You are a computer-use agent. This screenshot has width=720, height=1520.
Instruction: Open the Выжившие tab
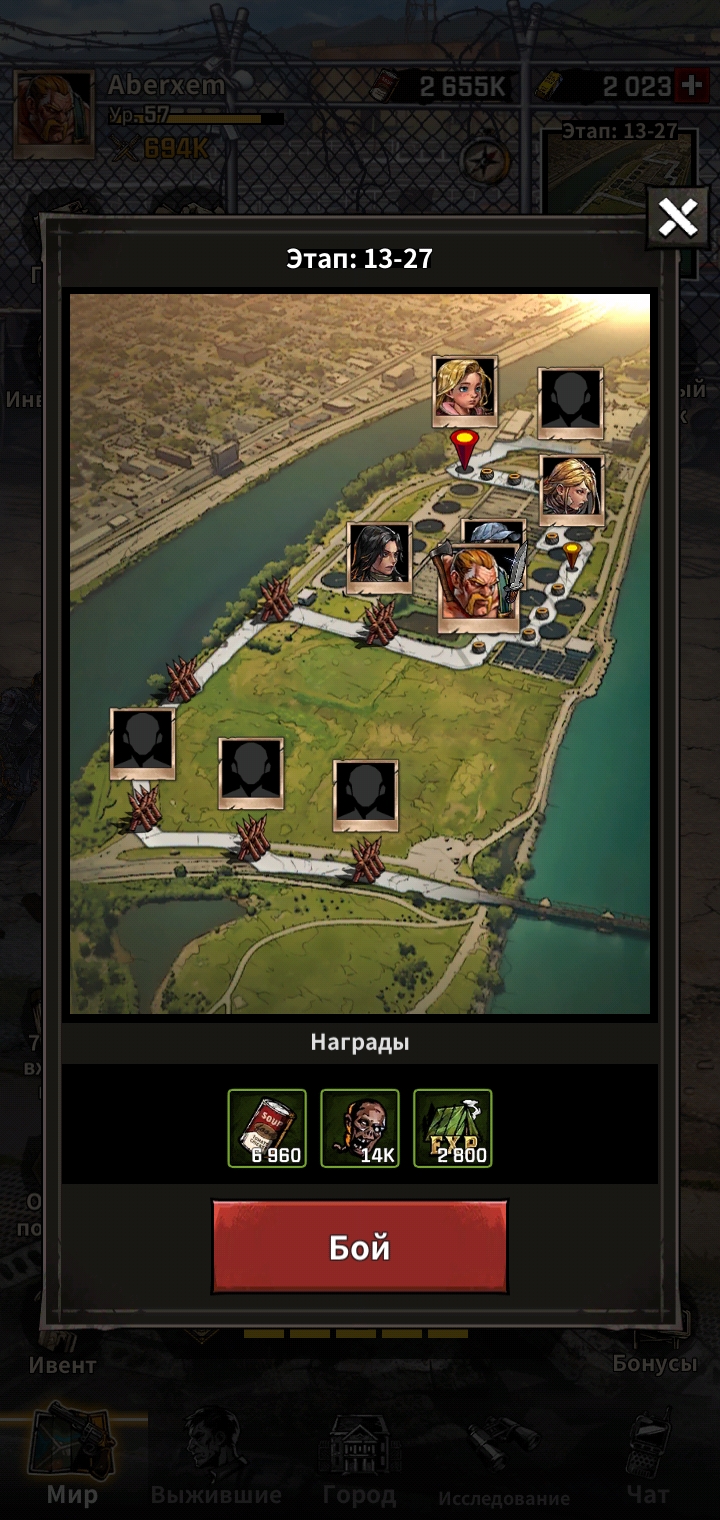click(216, 1460)
